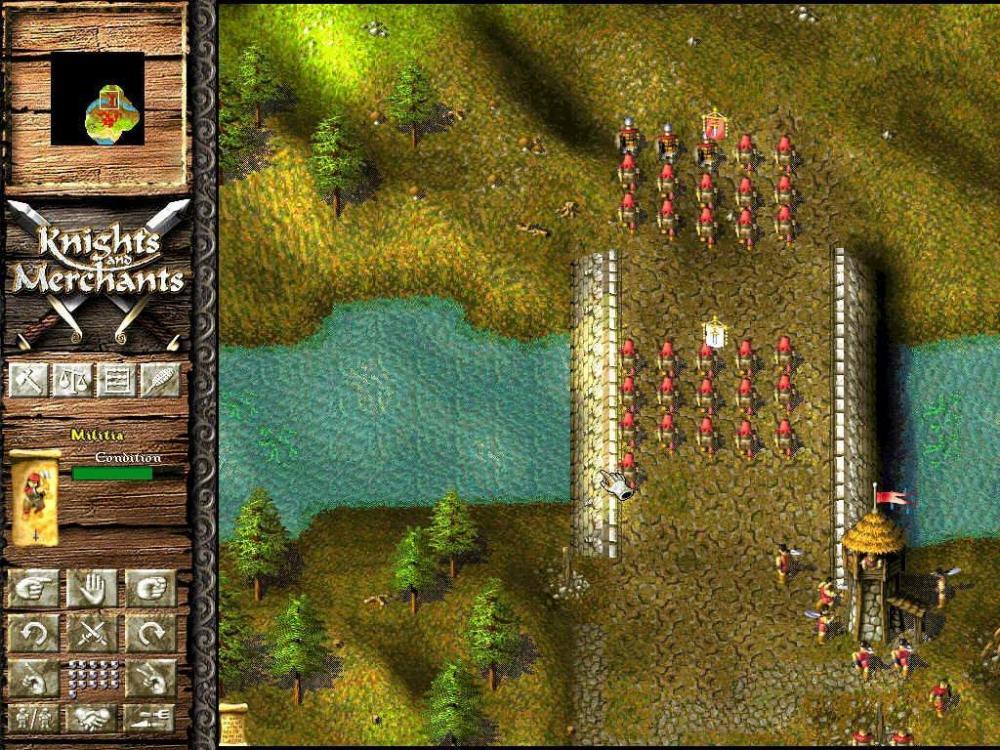
Task: Split the group with the two-soldiers button
Action: pyautogui.click(x=34, y=718)
